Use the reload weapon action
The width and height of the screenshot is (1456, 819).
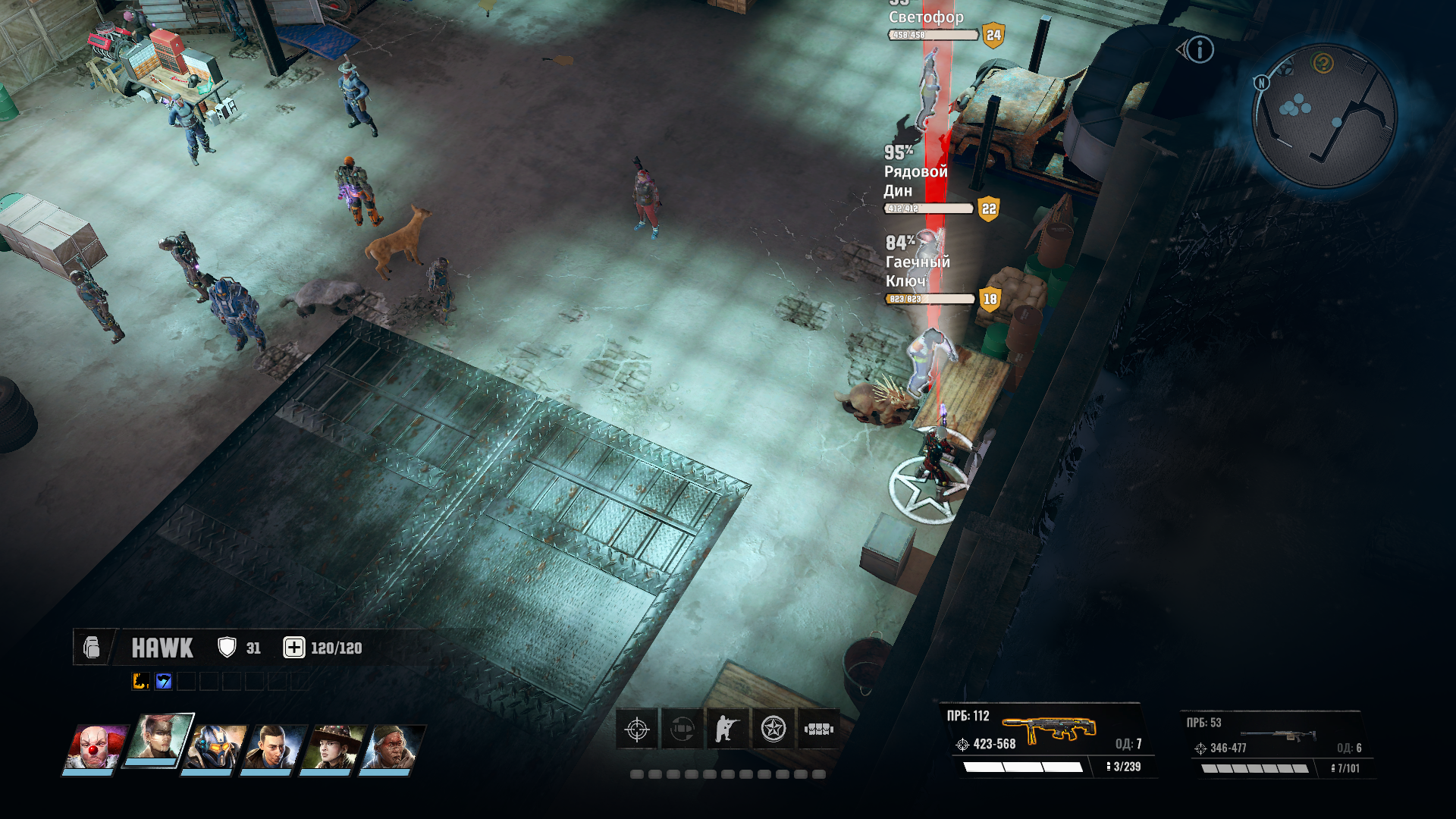tap(682, 730)
